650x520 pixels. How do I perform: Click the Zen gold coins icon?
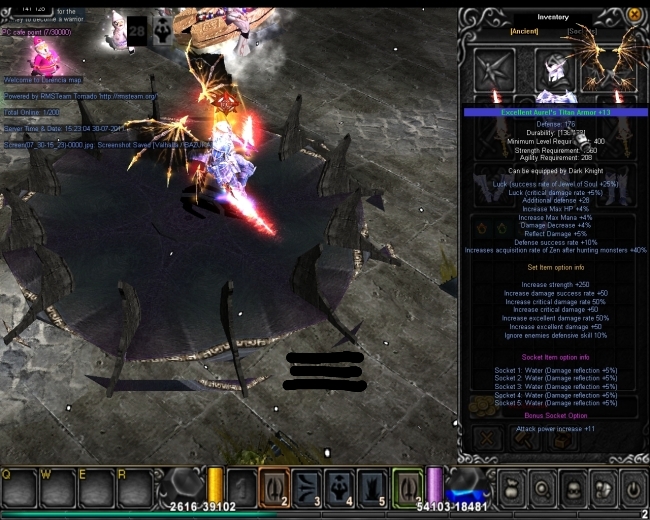(483, 405)
